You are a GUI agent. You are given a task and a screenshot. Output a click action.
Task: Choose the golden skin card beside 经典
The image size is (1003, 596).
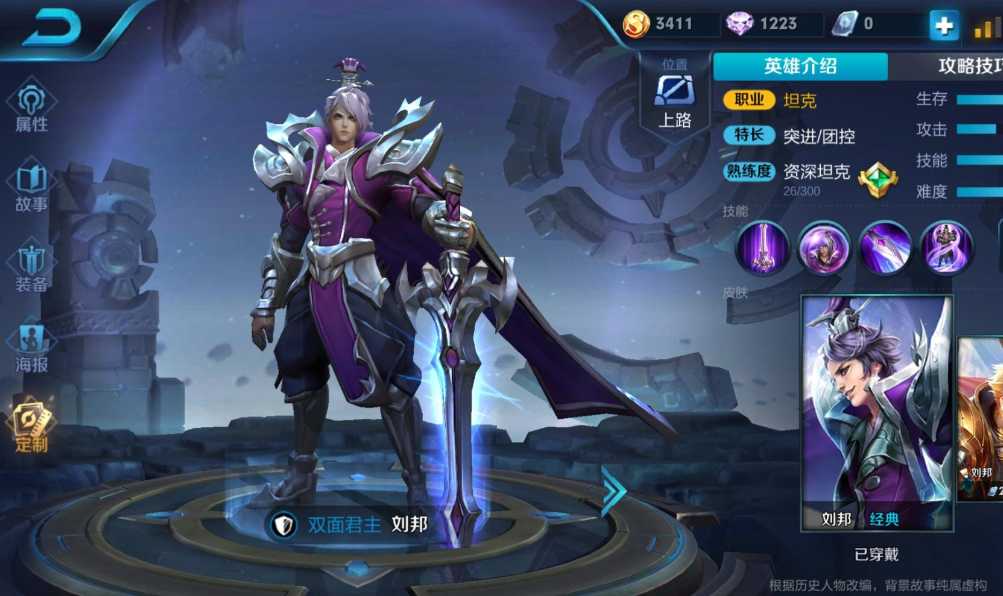click(x=982, y=420)
